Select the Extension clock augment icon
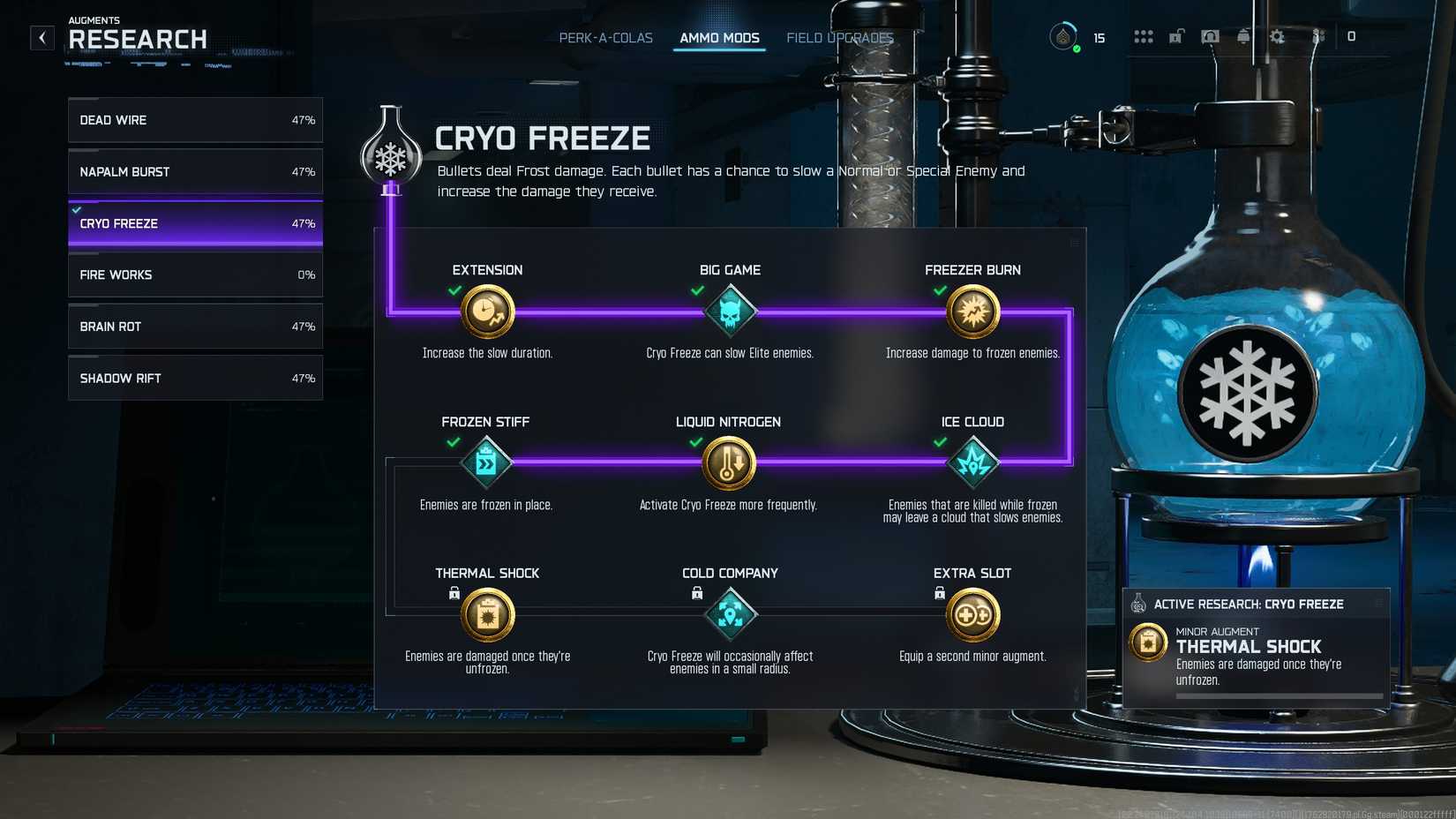This screenshot has height=819, width=1456. (x=487, y=311)
